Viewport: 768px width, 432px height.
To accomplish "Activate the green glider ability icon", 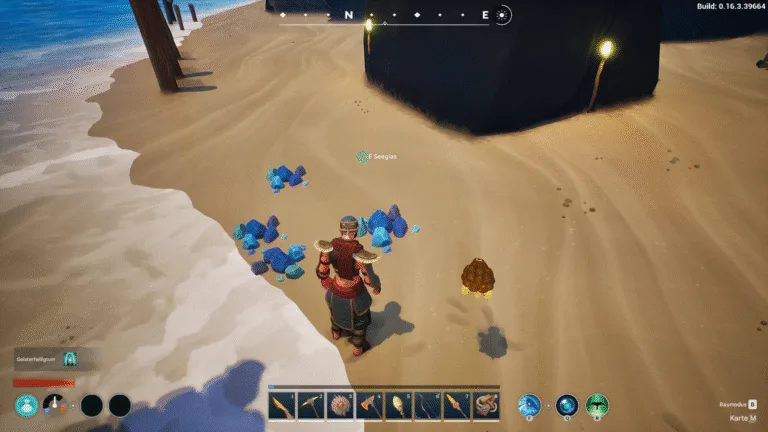I will [x=597, y=405].
